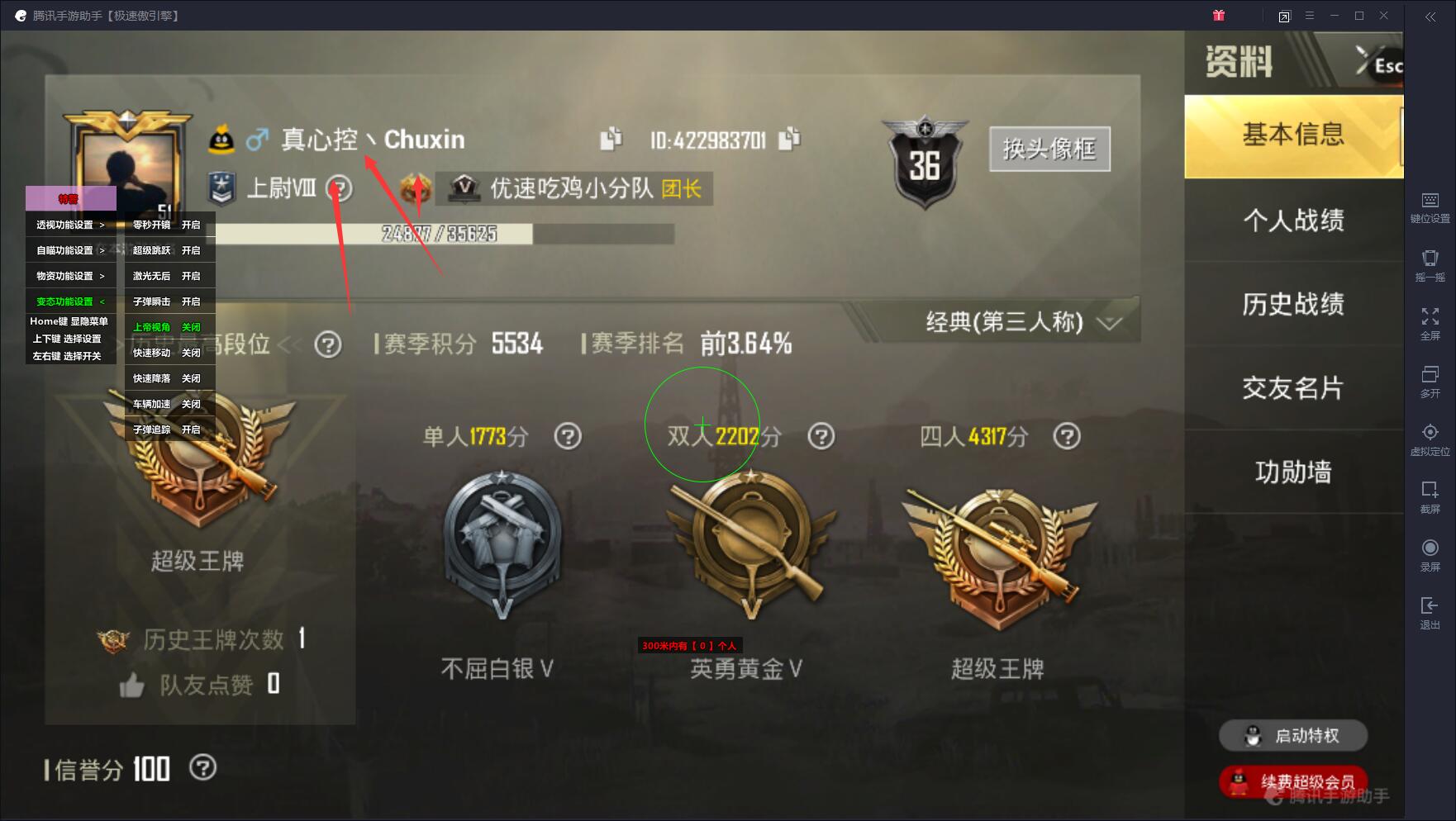Open the 键位设置 keyboard mapping tool
Viewport: 1456px width, 821px height.
click(1431, 206)
